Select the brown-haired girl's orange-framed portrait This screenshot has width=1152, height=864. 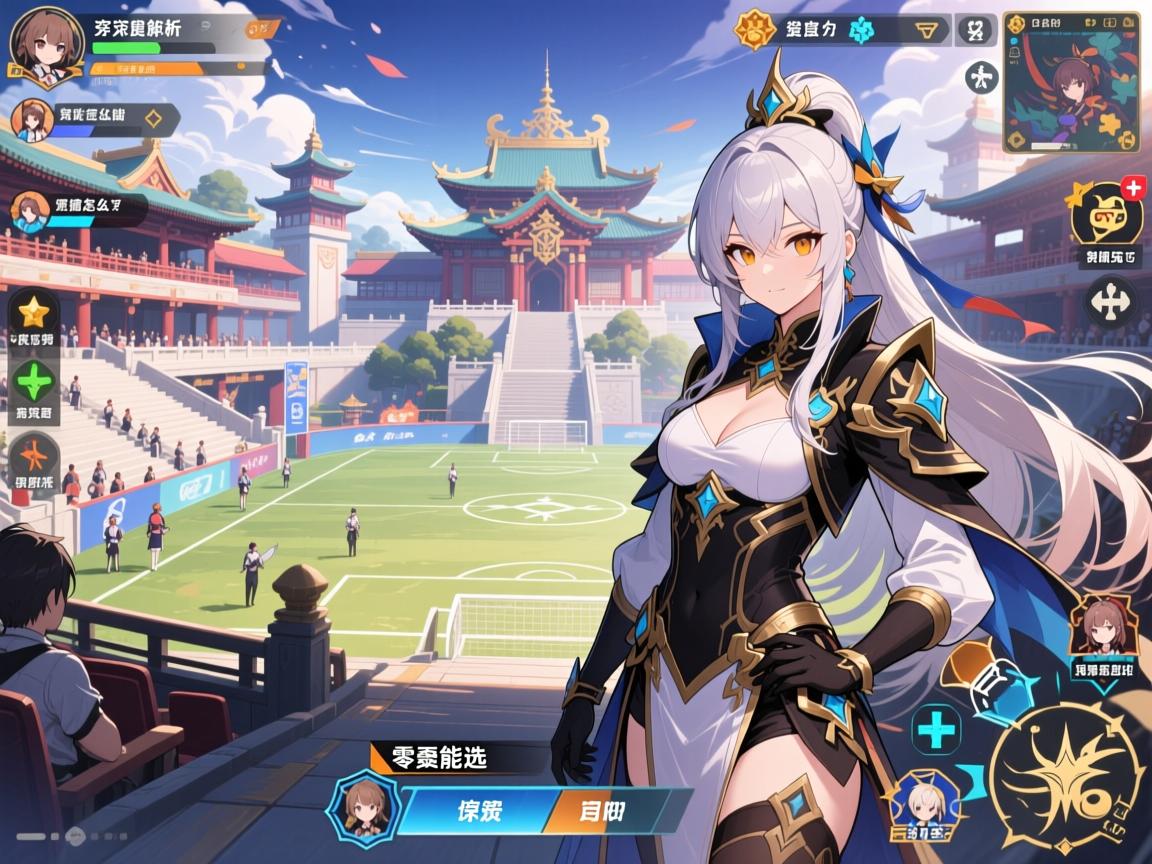tap(1097, 626)
